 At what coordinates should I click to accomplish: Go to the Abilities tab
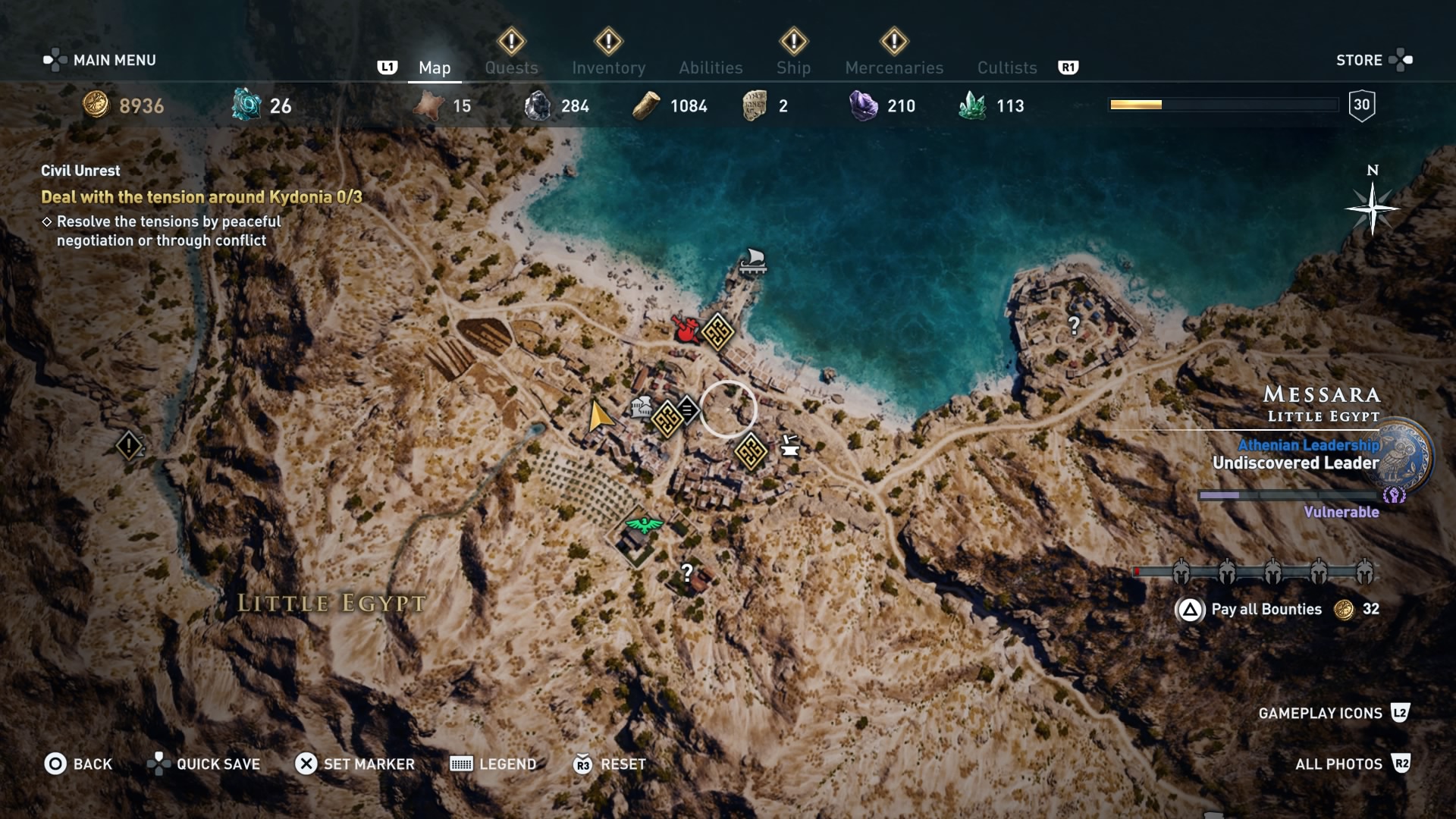click(711, 67)
